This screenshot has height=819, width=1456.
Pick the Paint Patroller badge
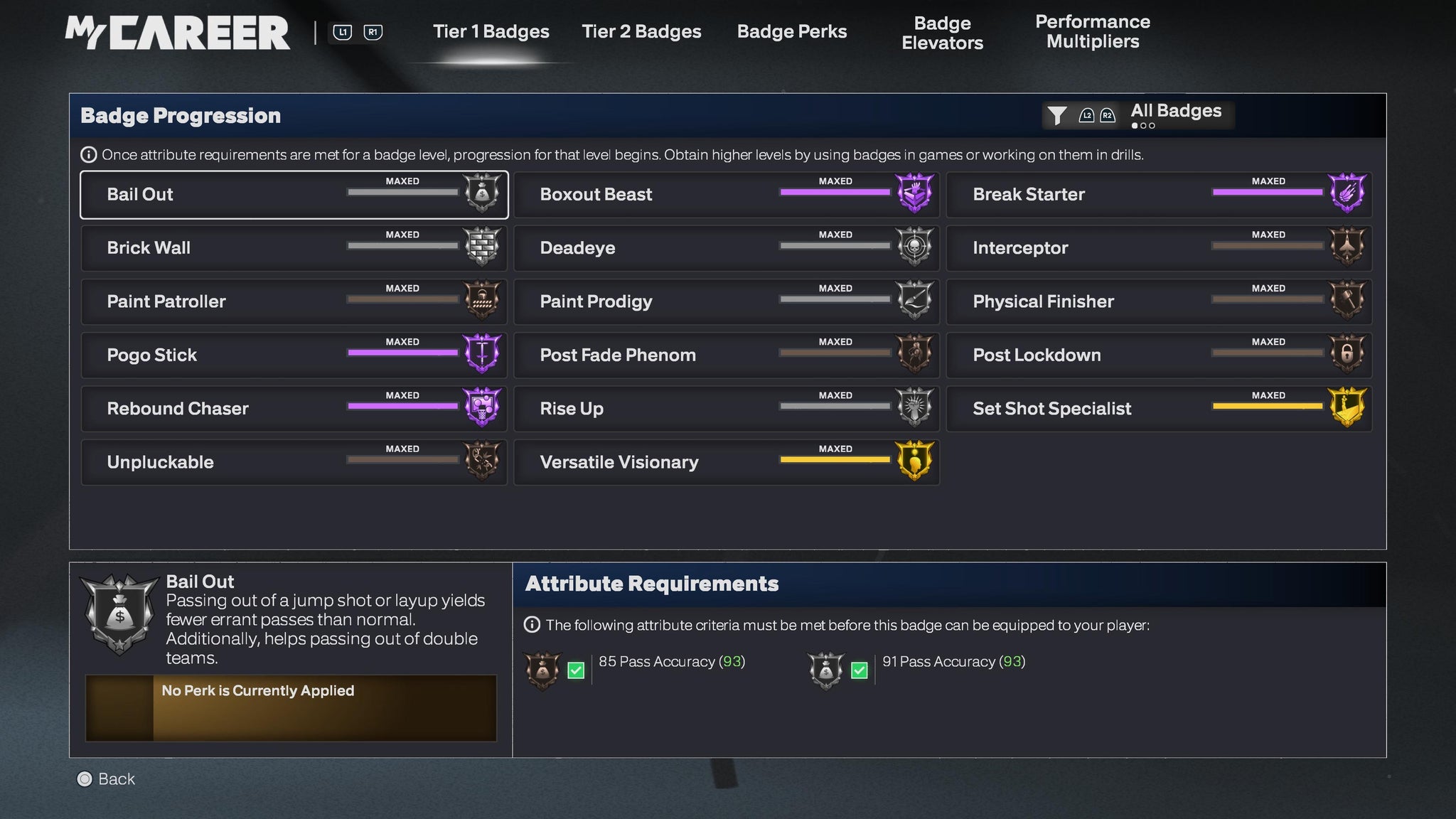pyautogui.click(x=294, y=301)
